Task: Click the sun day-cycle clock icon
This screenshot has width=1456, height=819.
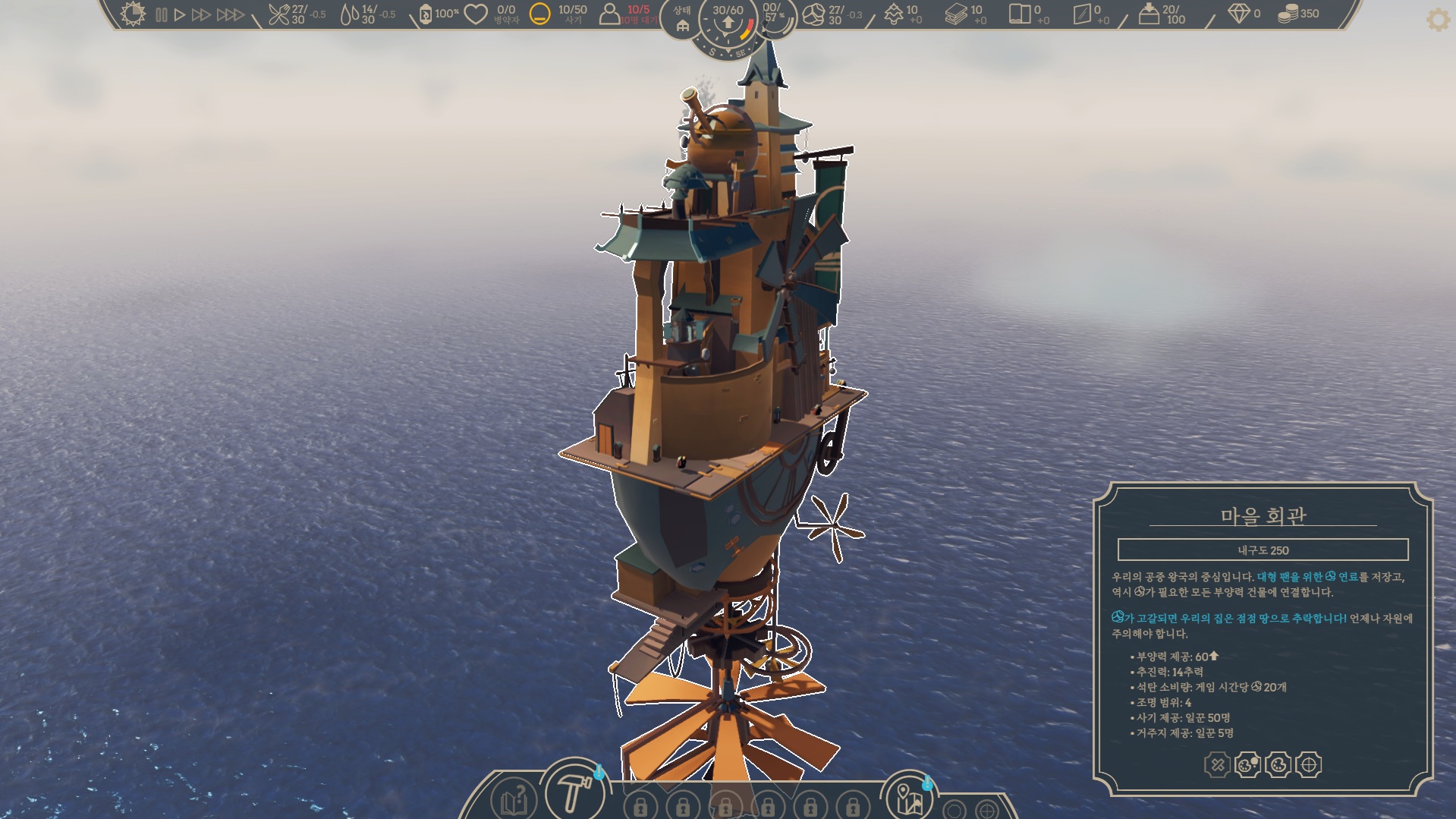Action: point(133,14)
